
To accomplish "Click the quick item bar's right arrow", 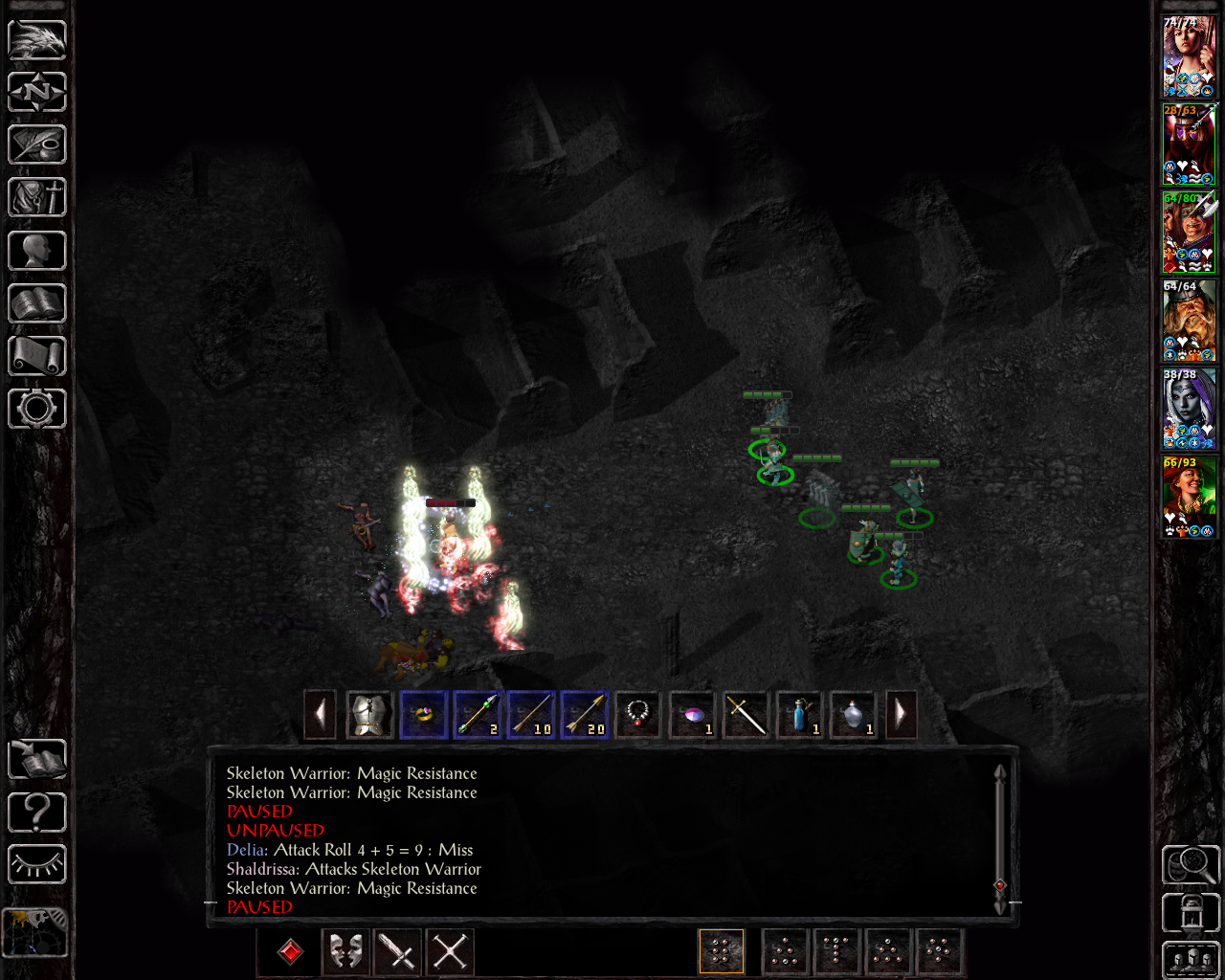I will (x=901, y=714).
